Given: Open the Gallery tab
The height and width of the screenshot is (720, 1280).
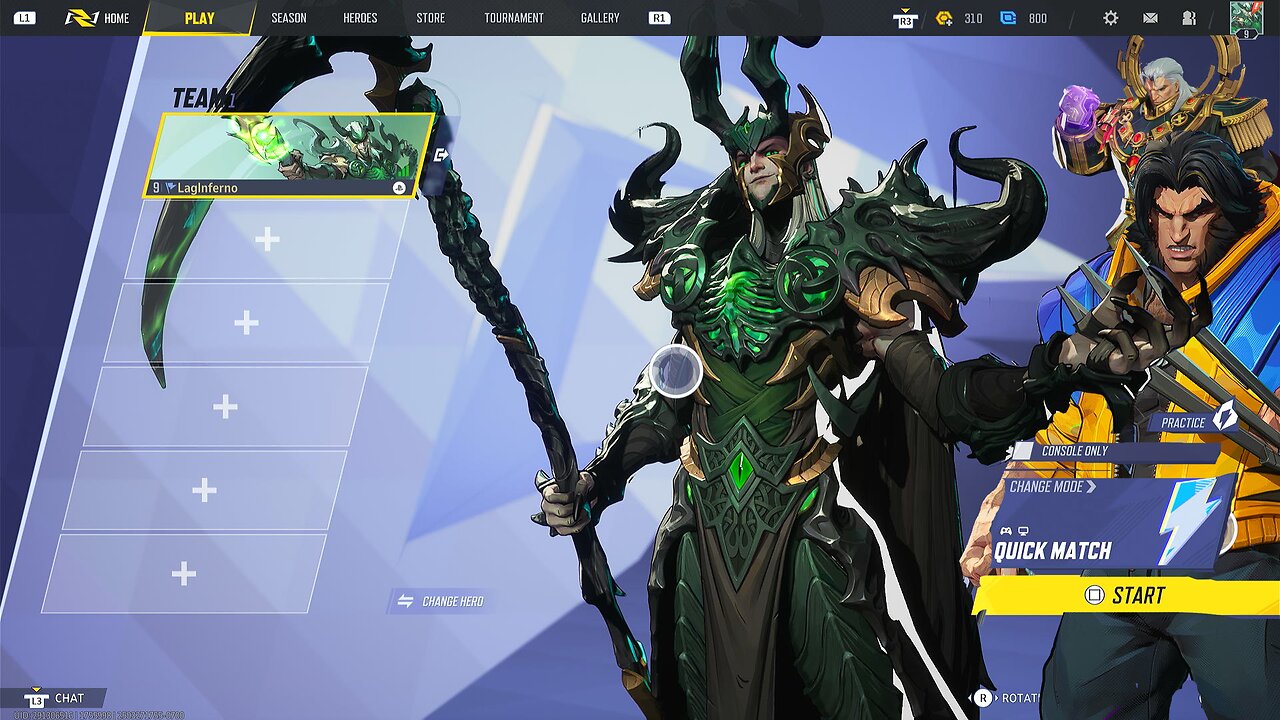Looking at the screenshot, I should coord(600,18).
